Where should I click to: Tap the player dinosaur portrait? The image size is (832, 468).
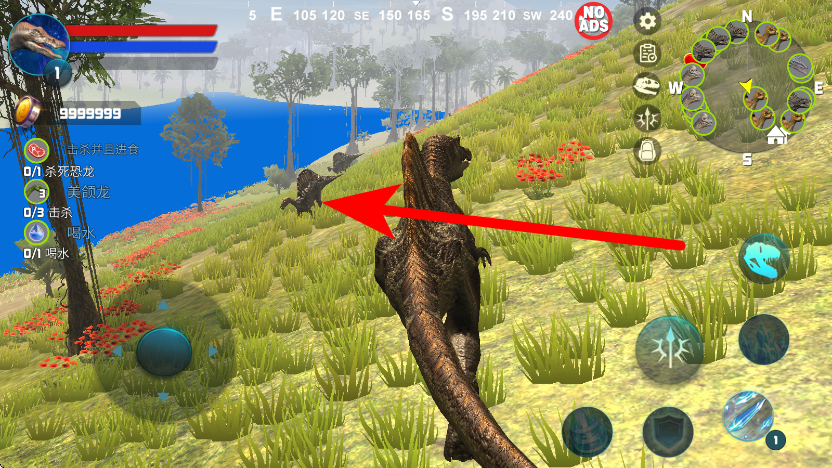[x=38, y=42]
